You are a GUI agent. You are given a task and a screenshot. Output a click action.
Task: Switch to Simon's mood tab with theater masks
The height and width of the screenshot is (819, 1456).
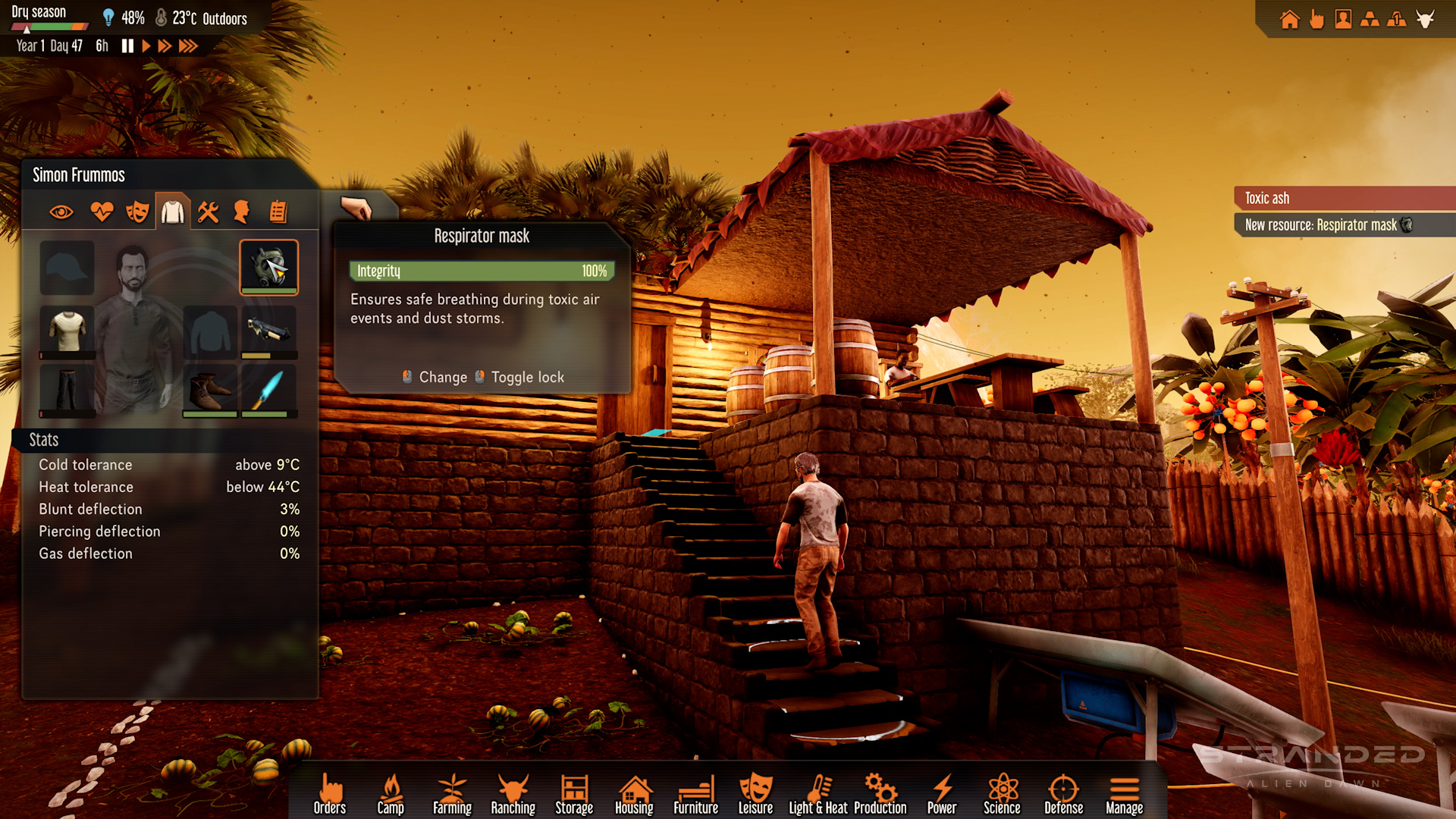point(138,212)
